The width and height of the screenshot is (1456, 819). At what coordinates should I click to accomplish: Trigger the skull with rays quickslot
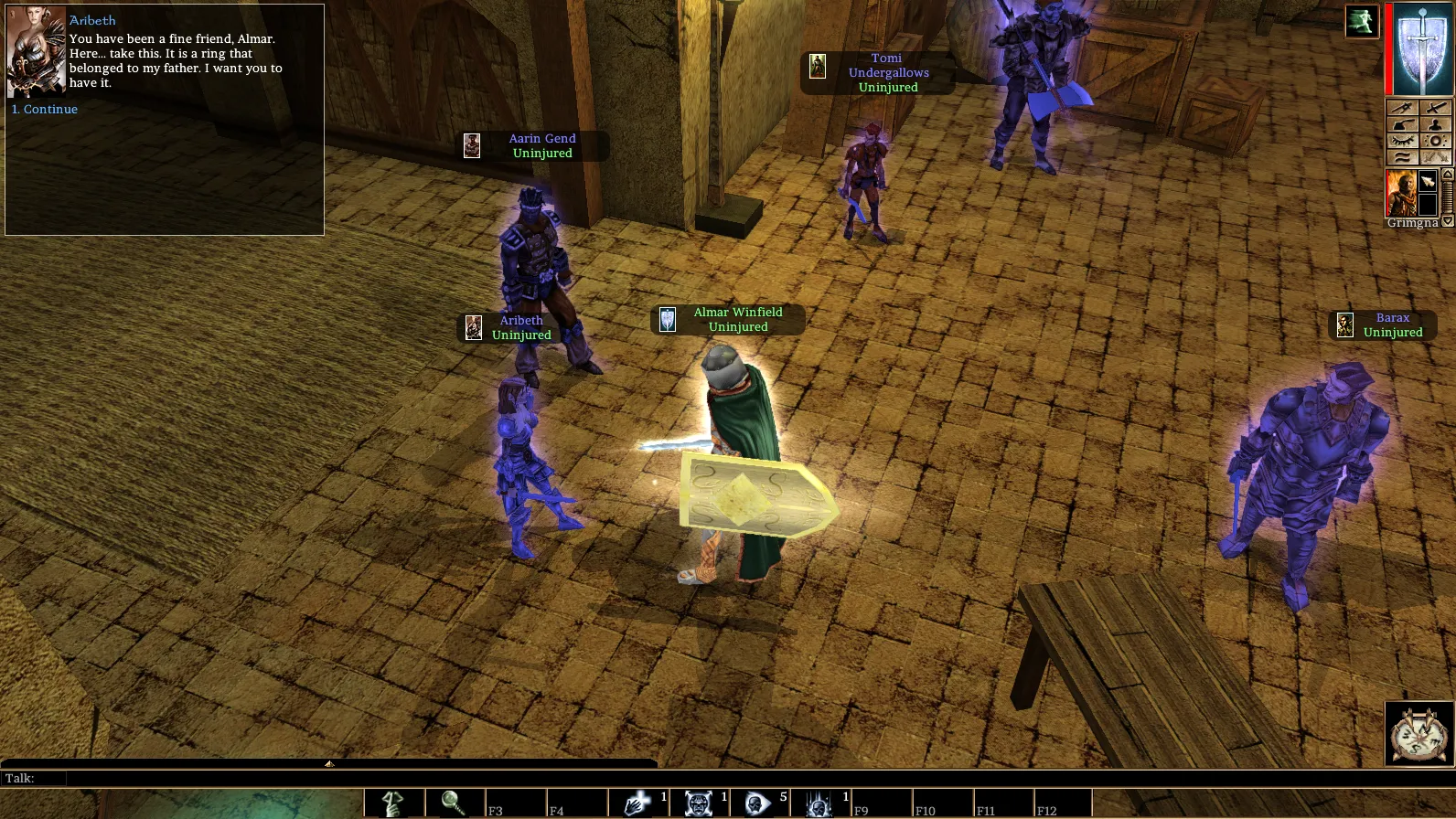(x=819, y=803)
